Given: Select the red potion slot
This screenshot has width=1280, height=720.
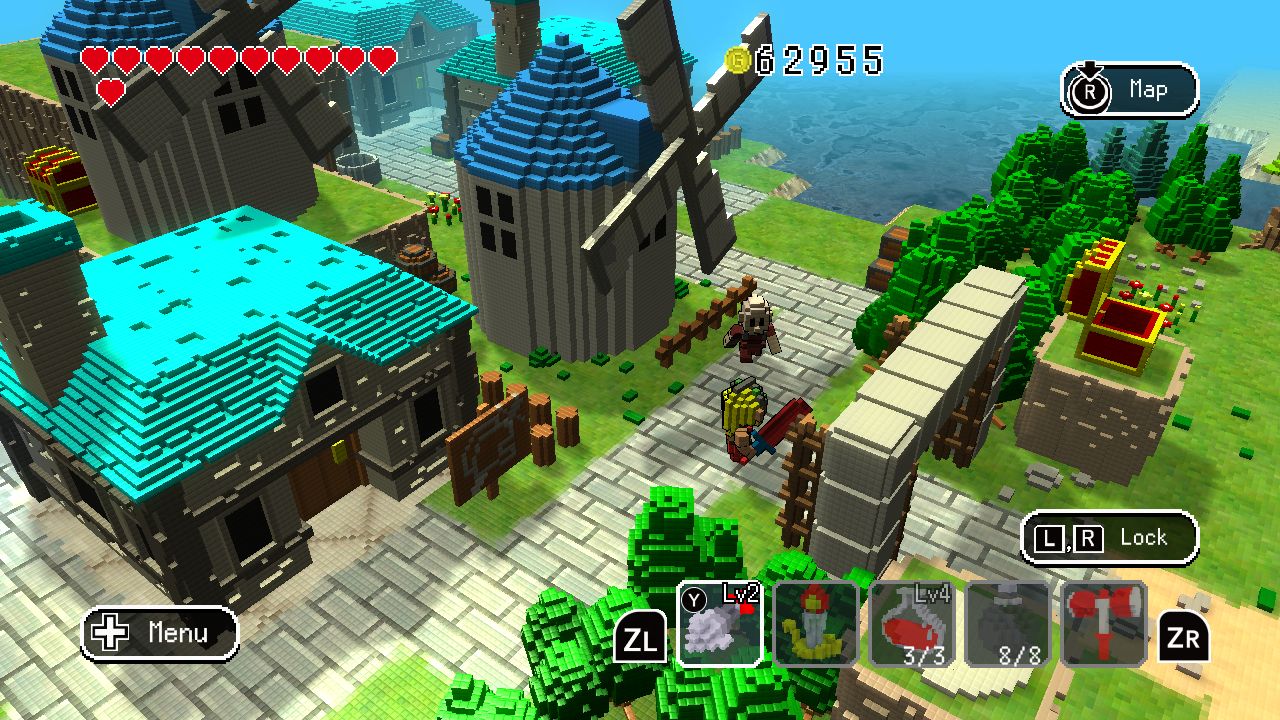Looking at the screenshot, I should click(x=912, y=623).
